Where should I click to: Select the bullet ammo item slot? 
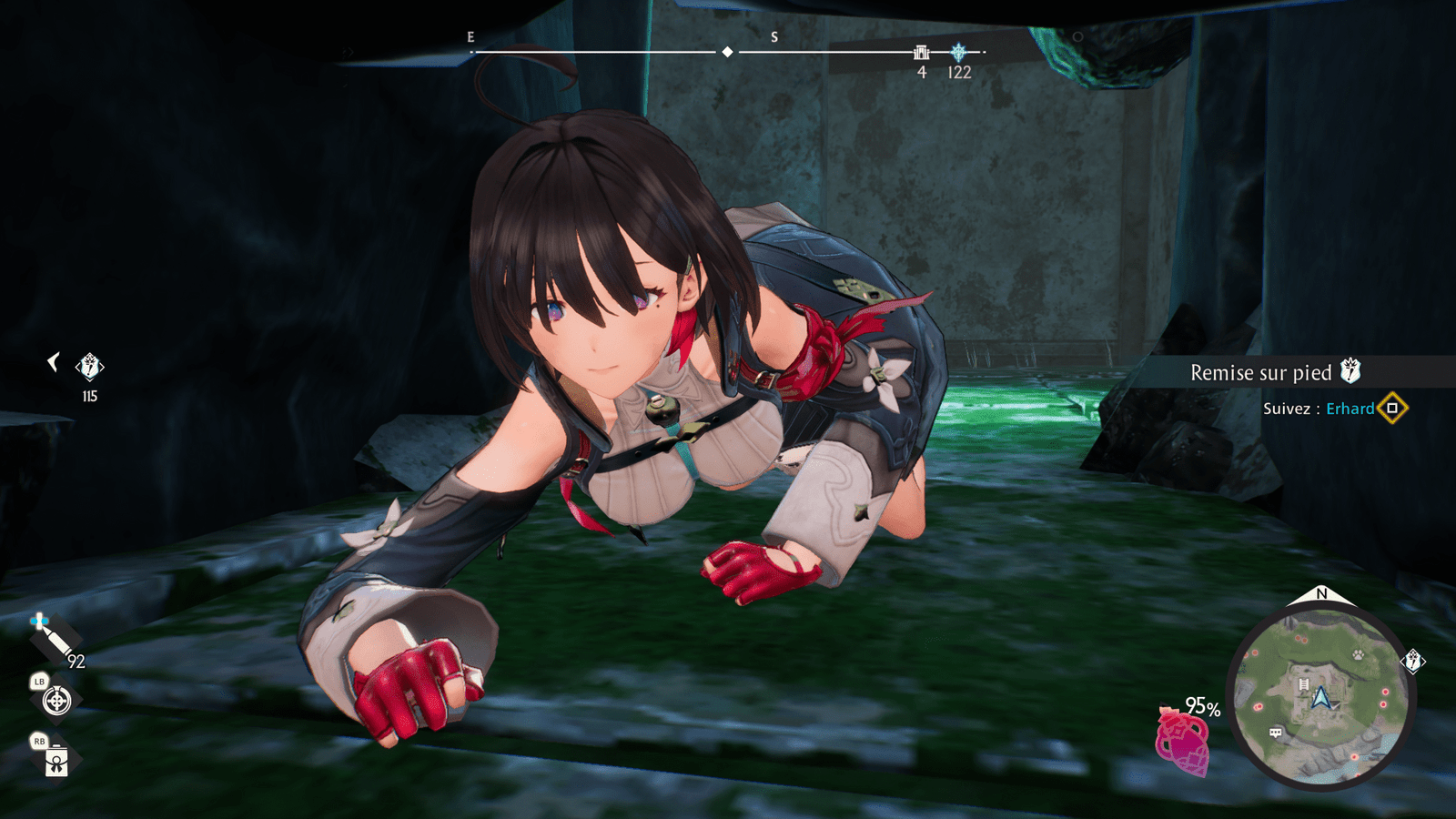(x=56, y=639)
